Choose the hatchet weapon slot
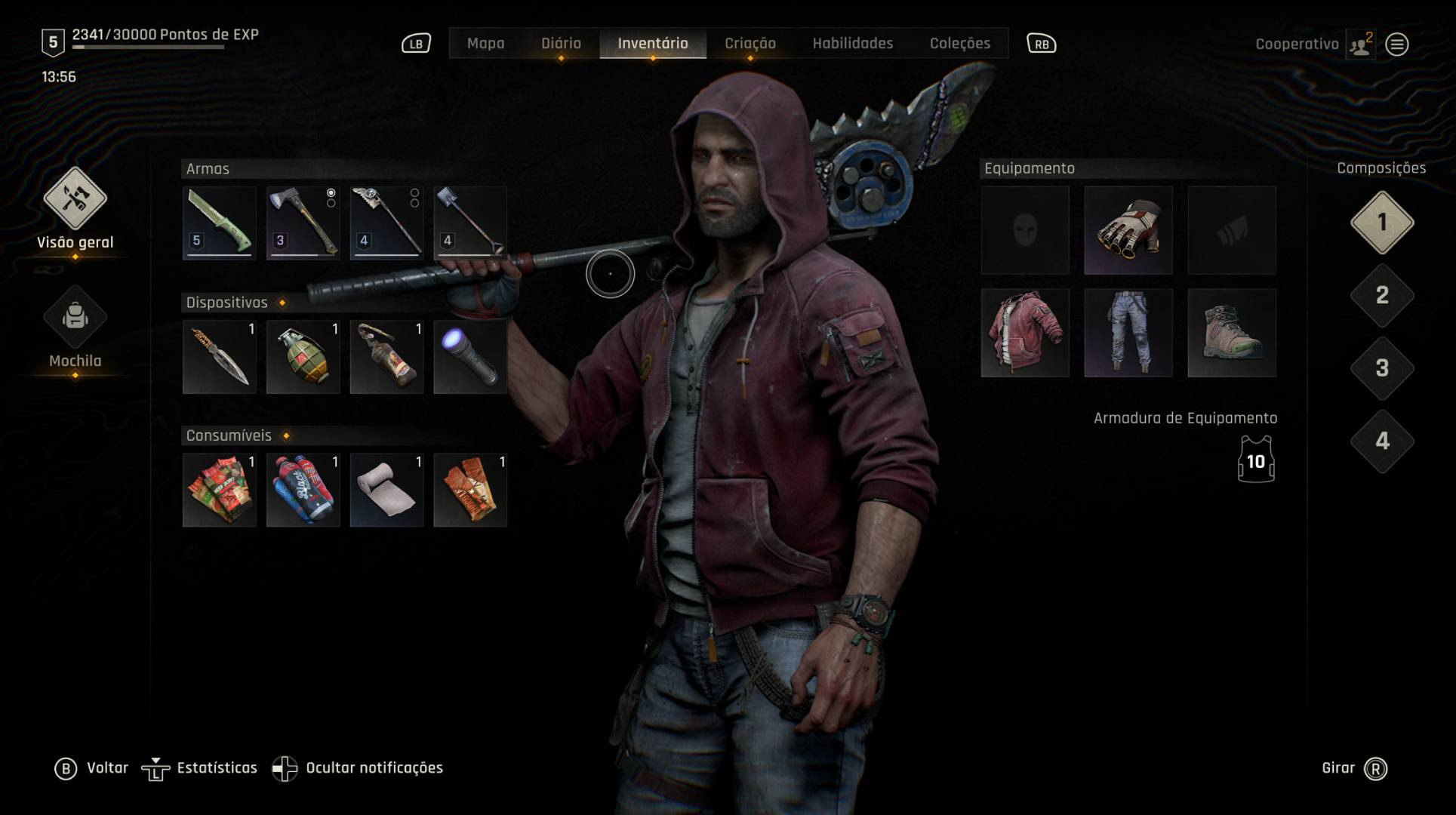Screen dimensions: 1456x815 303,223
